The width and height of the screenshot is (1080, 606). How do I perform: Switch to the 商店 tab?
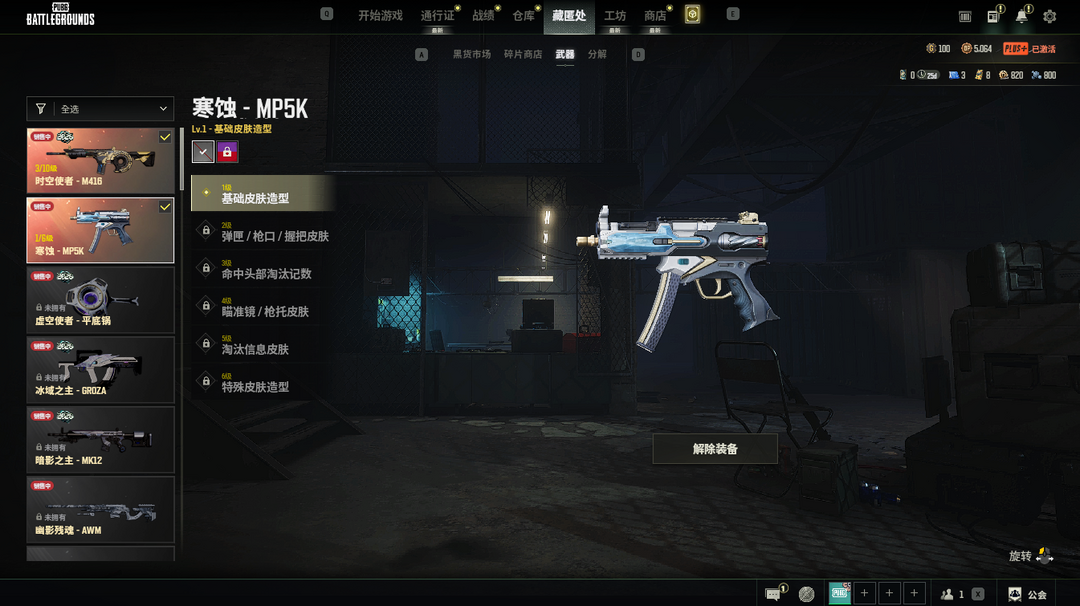655,16
